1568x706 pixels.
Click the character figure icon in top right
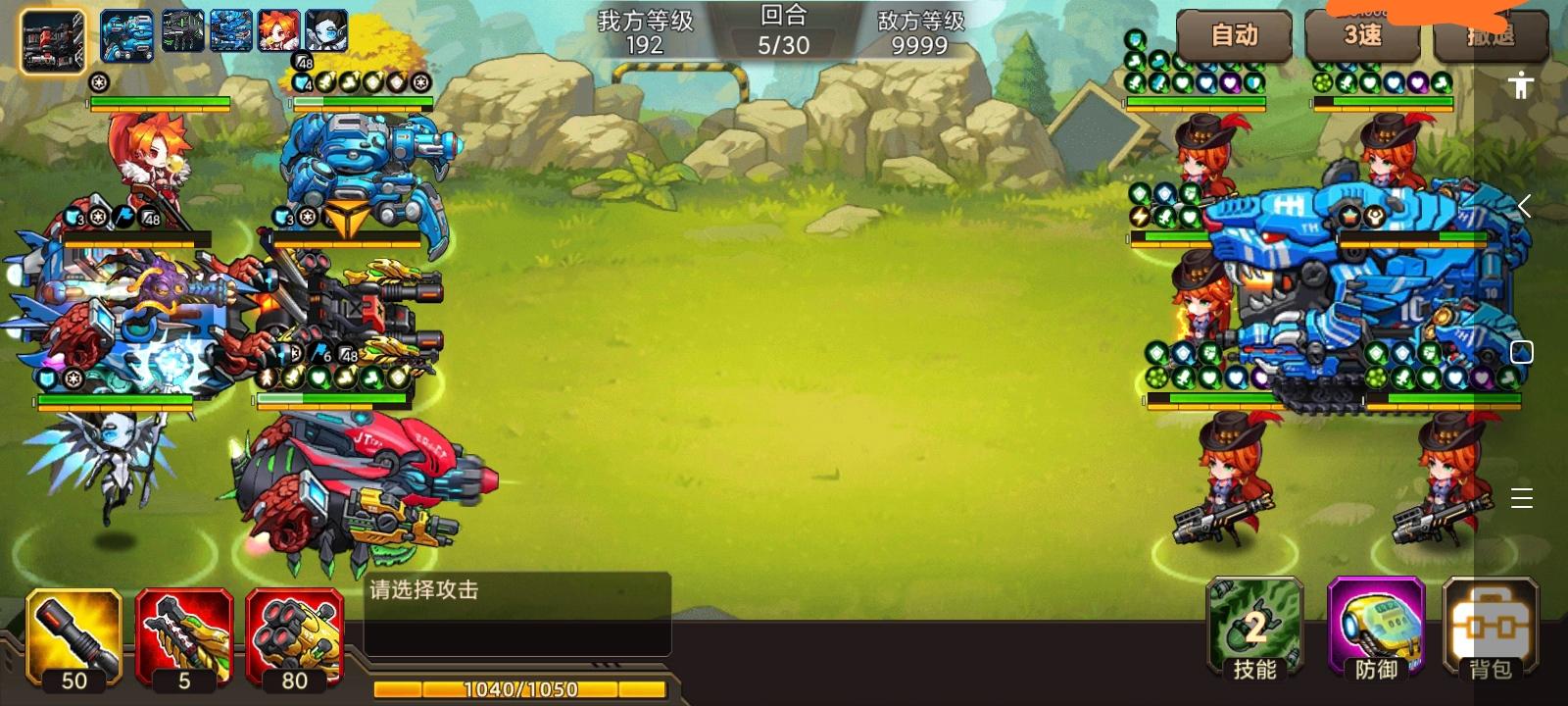point(1520,86)
